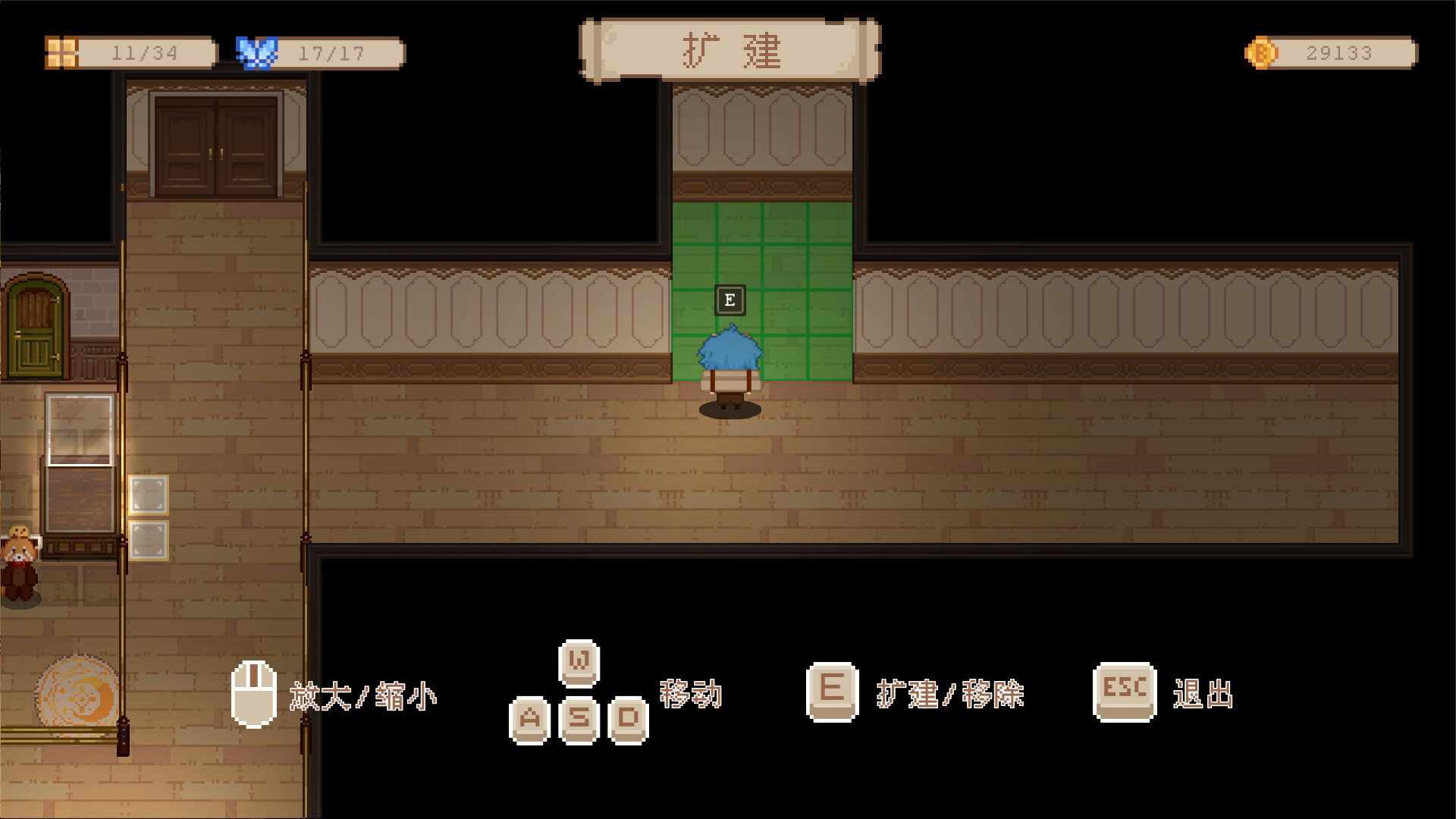Click the E interaction prompt above the character

point(730,300)
